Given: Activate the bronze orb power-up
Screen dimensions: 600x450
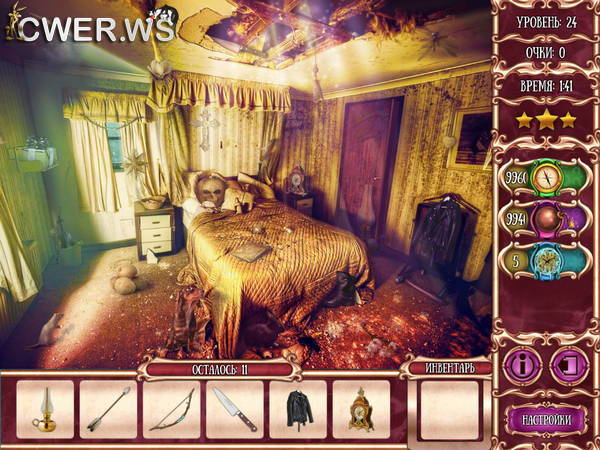Looking at the screenshot, I should (x=546, y=220).
